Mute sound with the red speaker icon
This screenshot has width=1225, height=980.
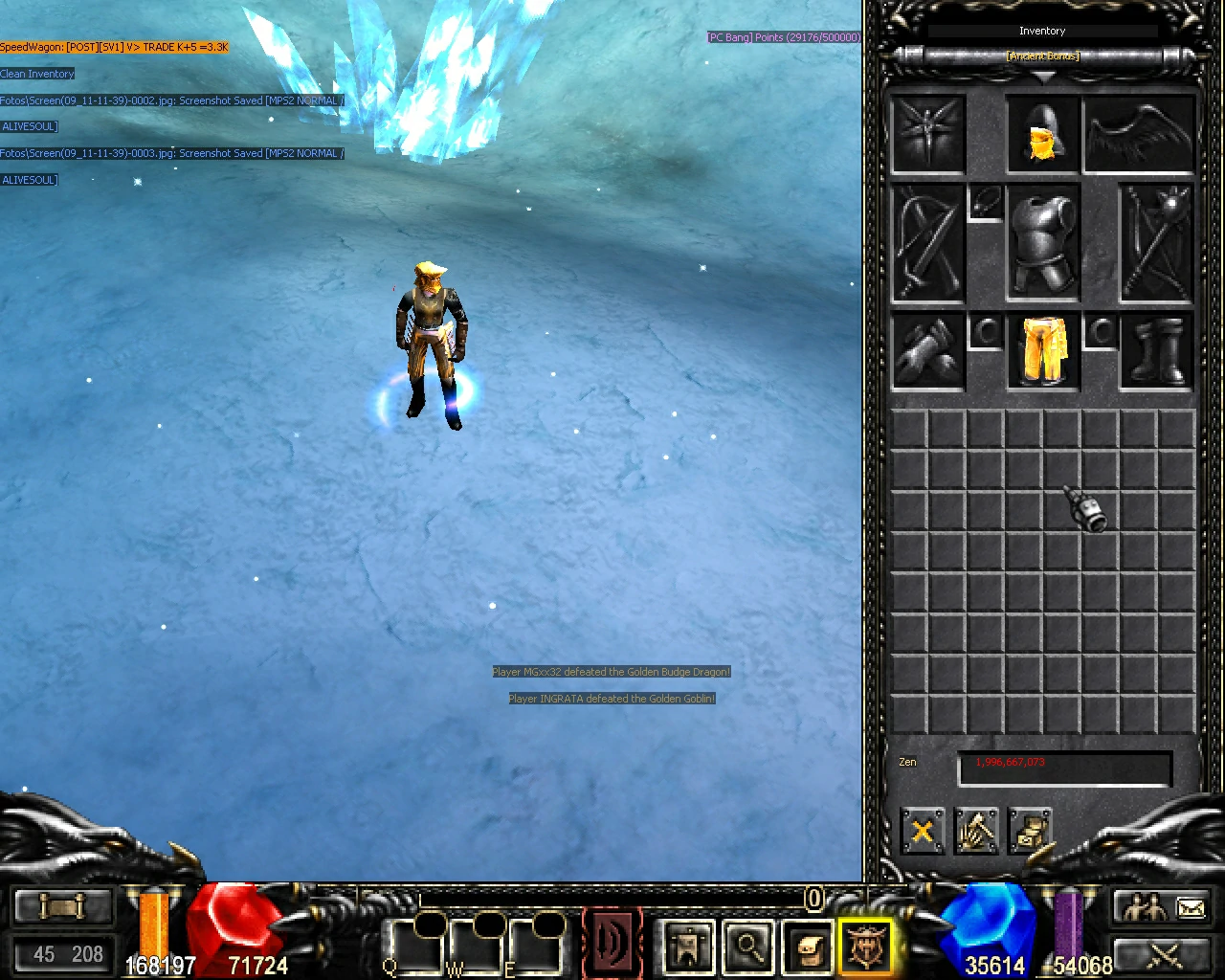coord(612,943)
